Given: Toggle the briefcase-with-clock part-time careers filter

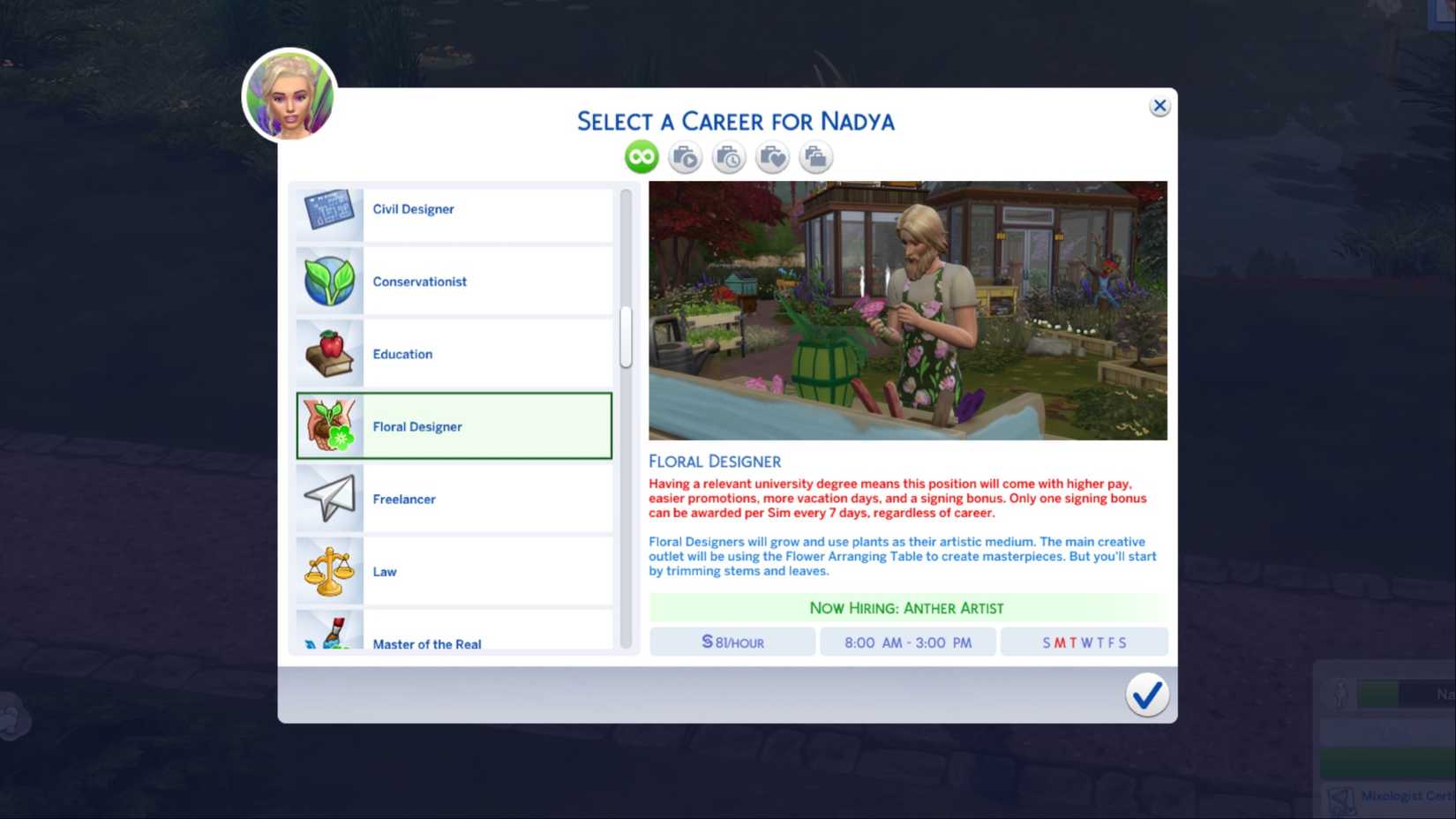Looking at the screenshot, I should tap(728, 156).
